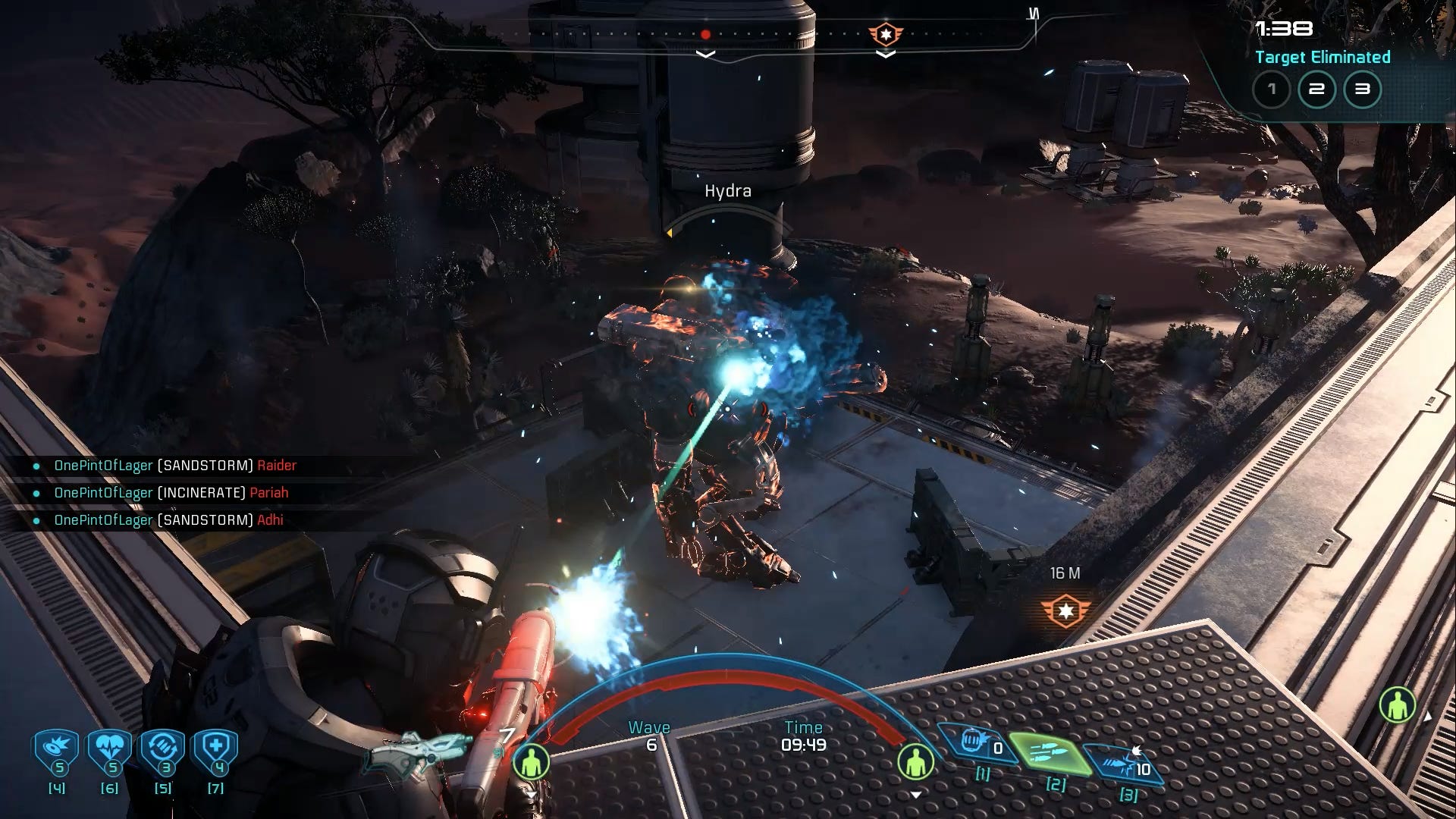This screenshot has height=819, width=1456.
Task: Select the orange objective waypoint showing 16 M
Action: point(1065,610)
